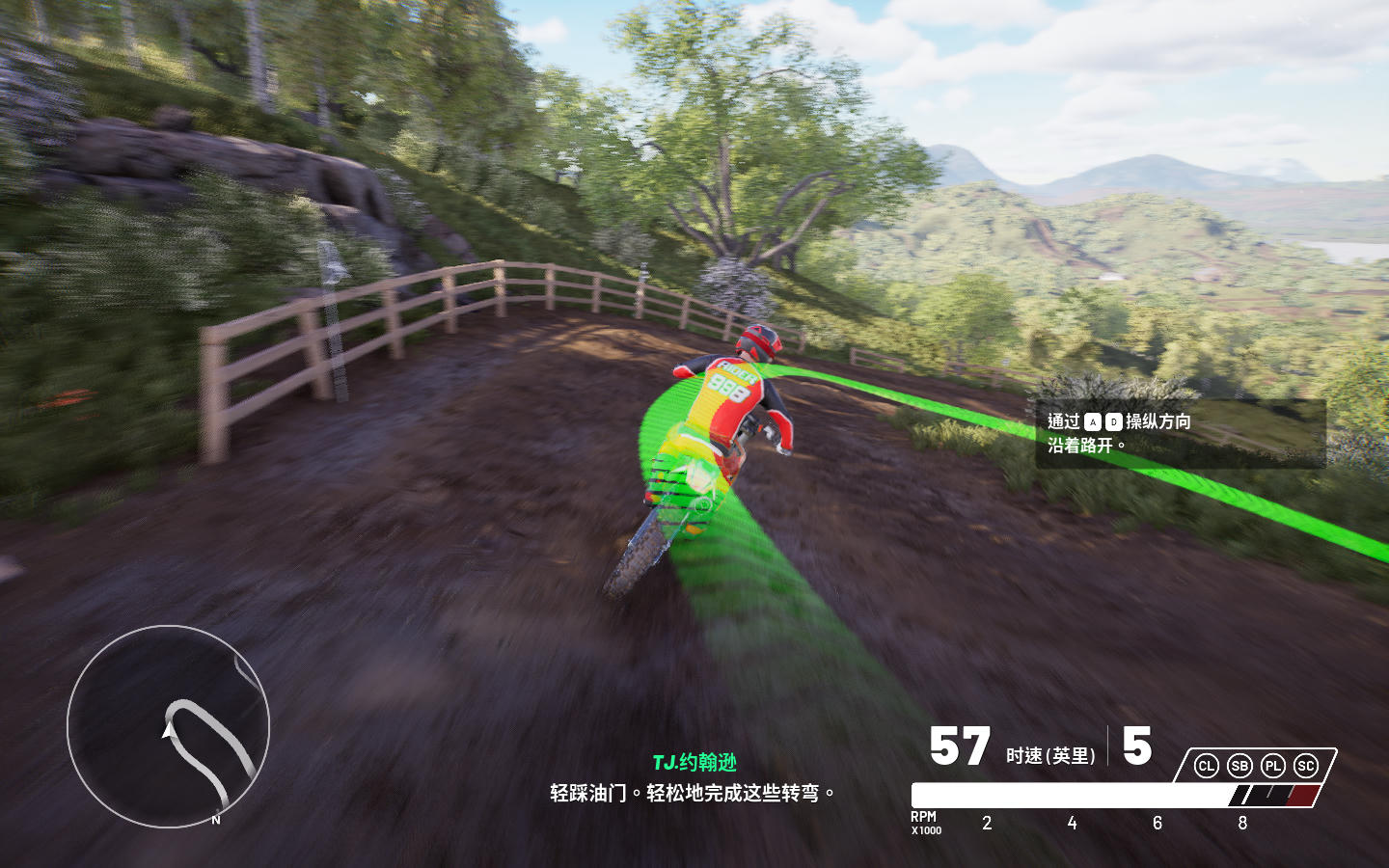Select the PL indicator icon

click(1273, 766)
